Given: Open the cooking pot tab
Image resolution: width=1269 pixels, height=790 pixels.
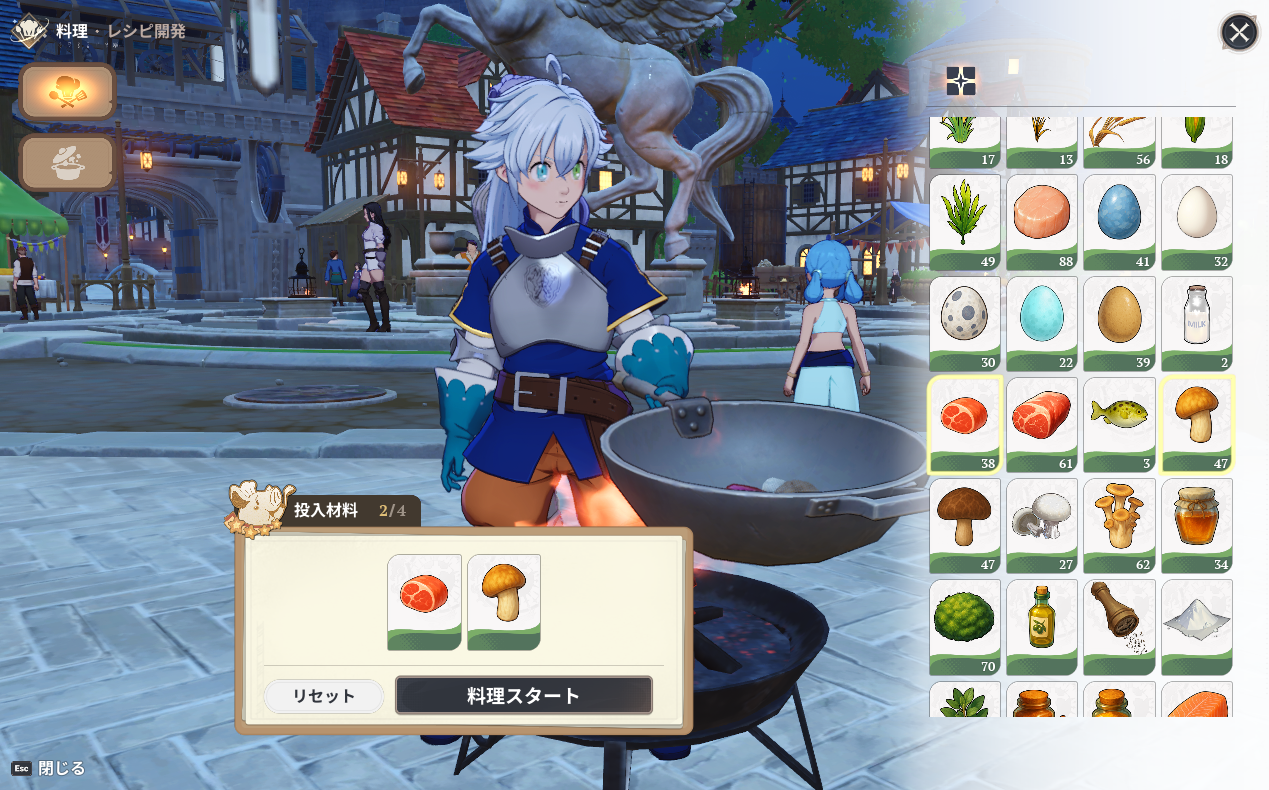Looking at the screenshot, I should pos(67,163).
